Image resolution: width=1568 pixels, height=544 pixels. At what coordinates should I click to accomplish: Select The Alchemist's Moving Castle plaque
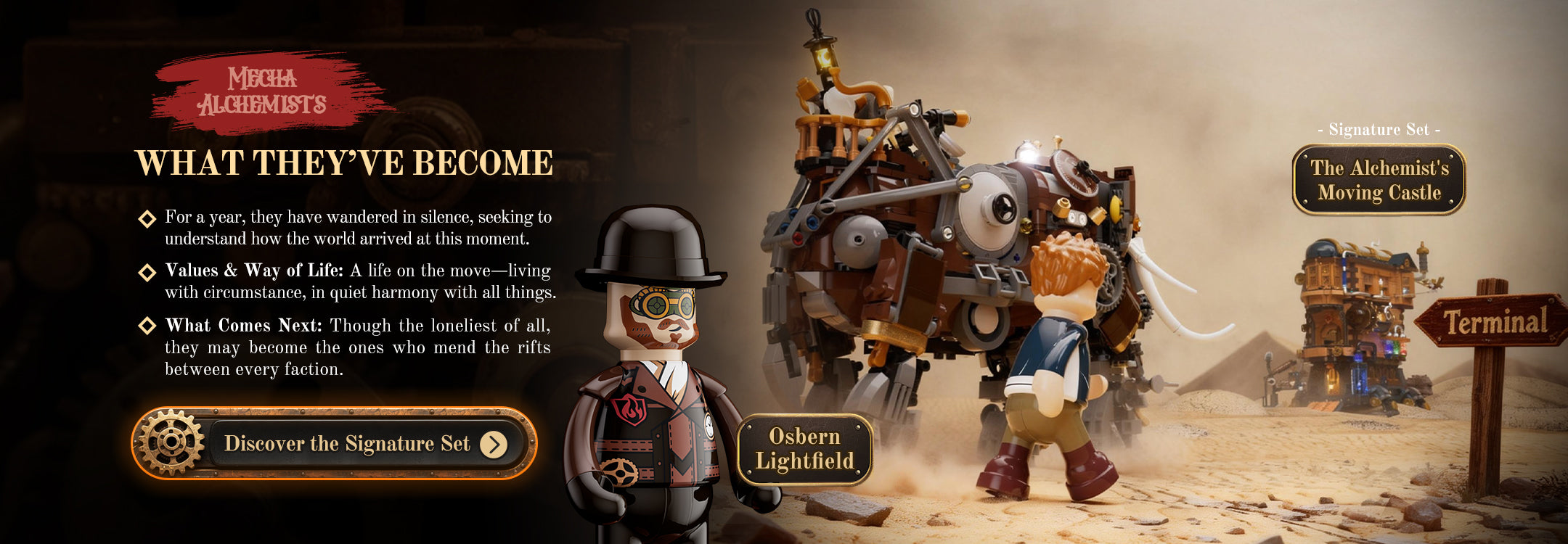click(x=1379, y=180)
